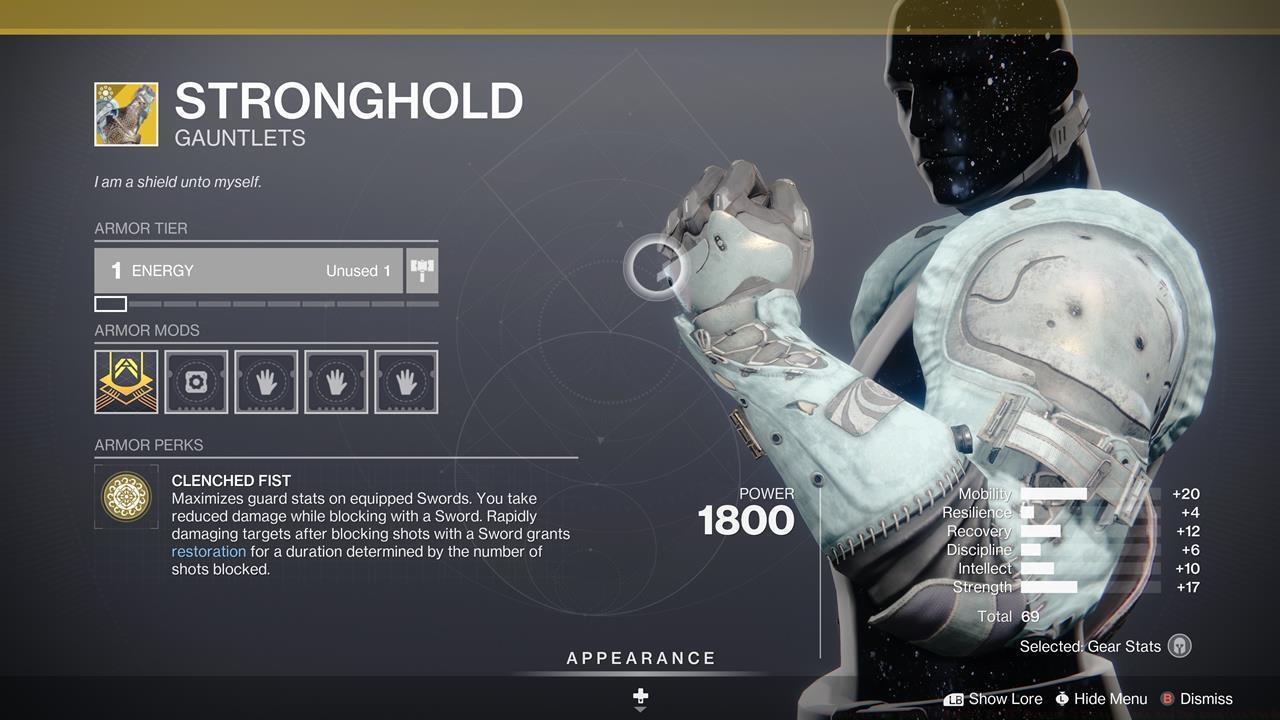This screenshot has width=1280, height=720.
Task: Open the restoration keyword link
Action: (x=208, y=551)
